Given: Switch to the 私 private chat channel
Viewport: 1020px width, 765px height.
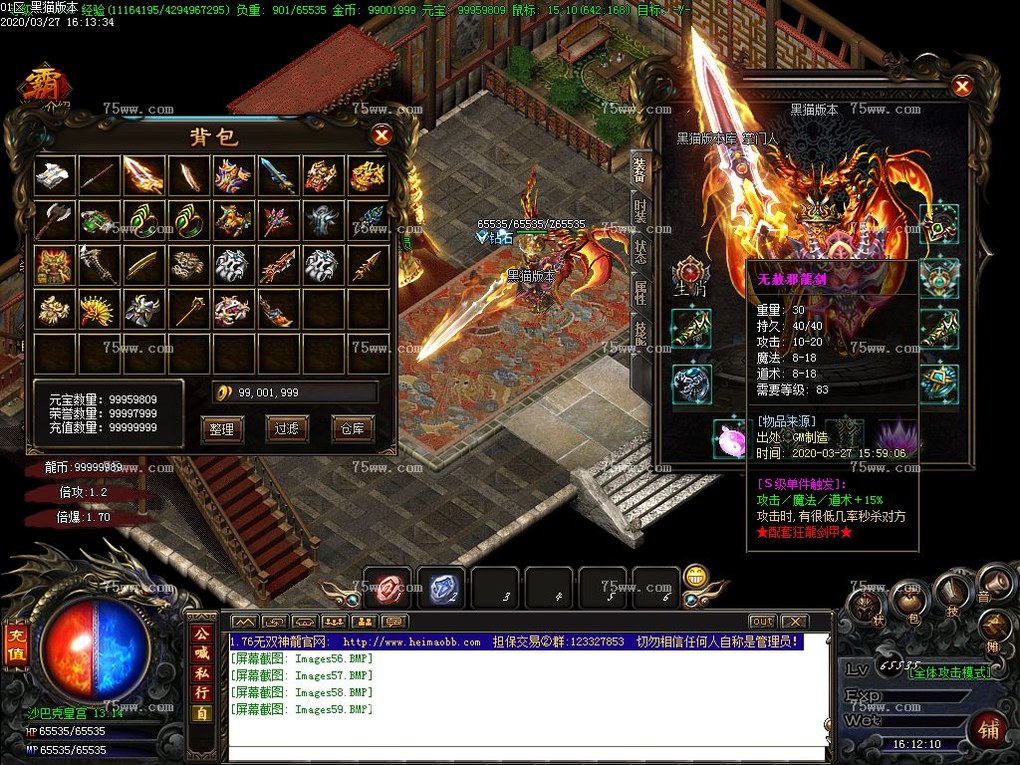Looking at the screenshot, I should click(201, 673).
